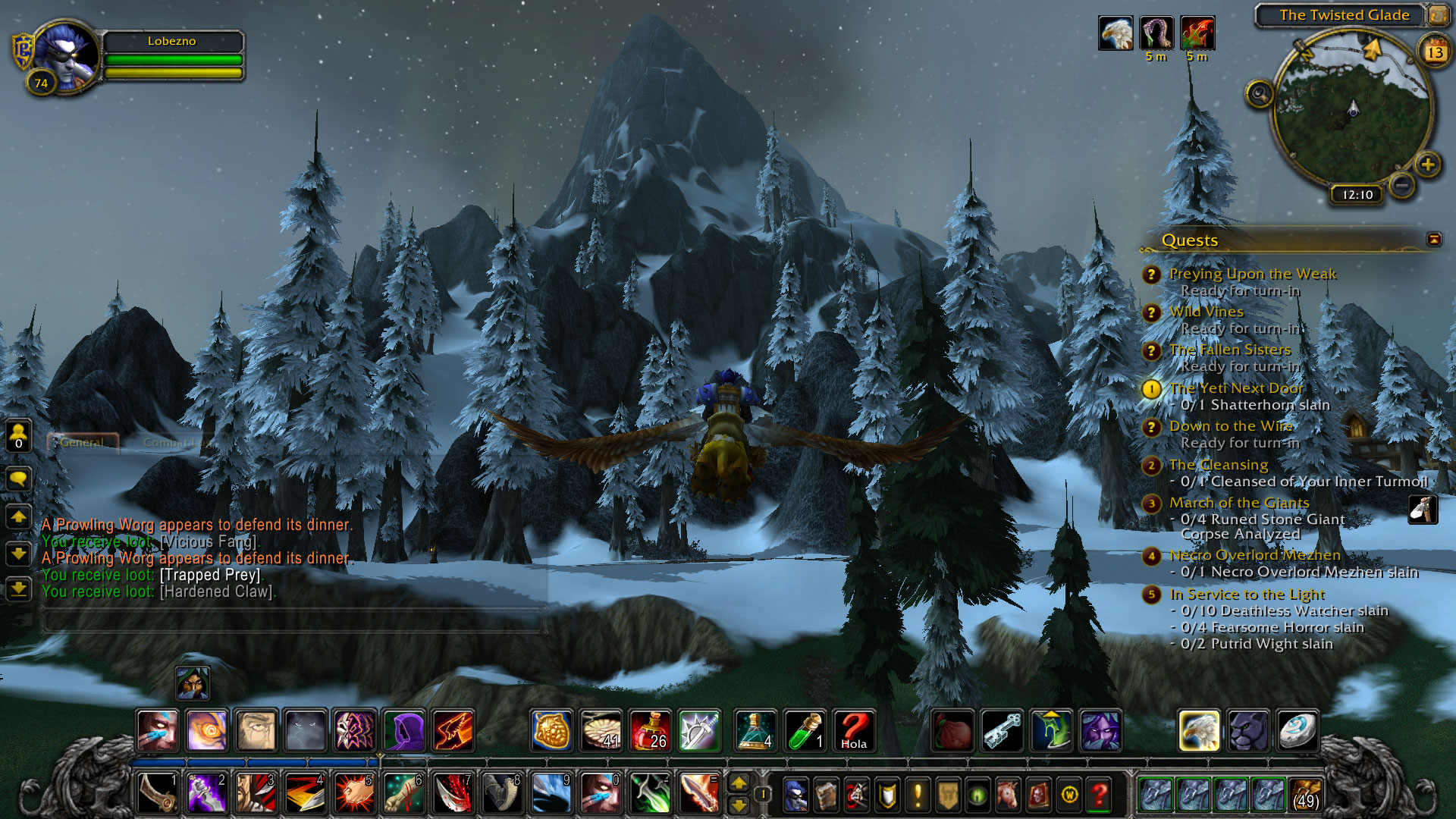This screenshot has width=1456, height=819.
Task: Zoom in the minimap with the plus button
Action: pyautogui.click(x=1428, y=165)
